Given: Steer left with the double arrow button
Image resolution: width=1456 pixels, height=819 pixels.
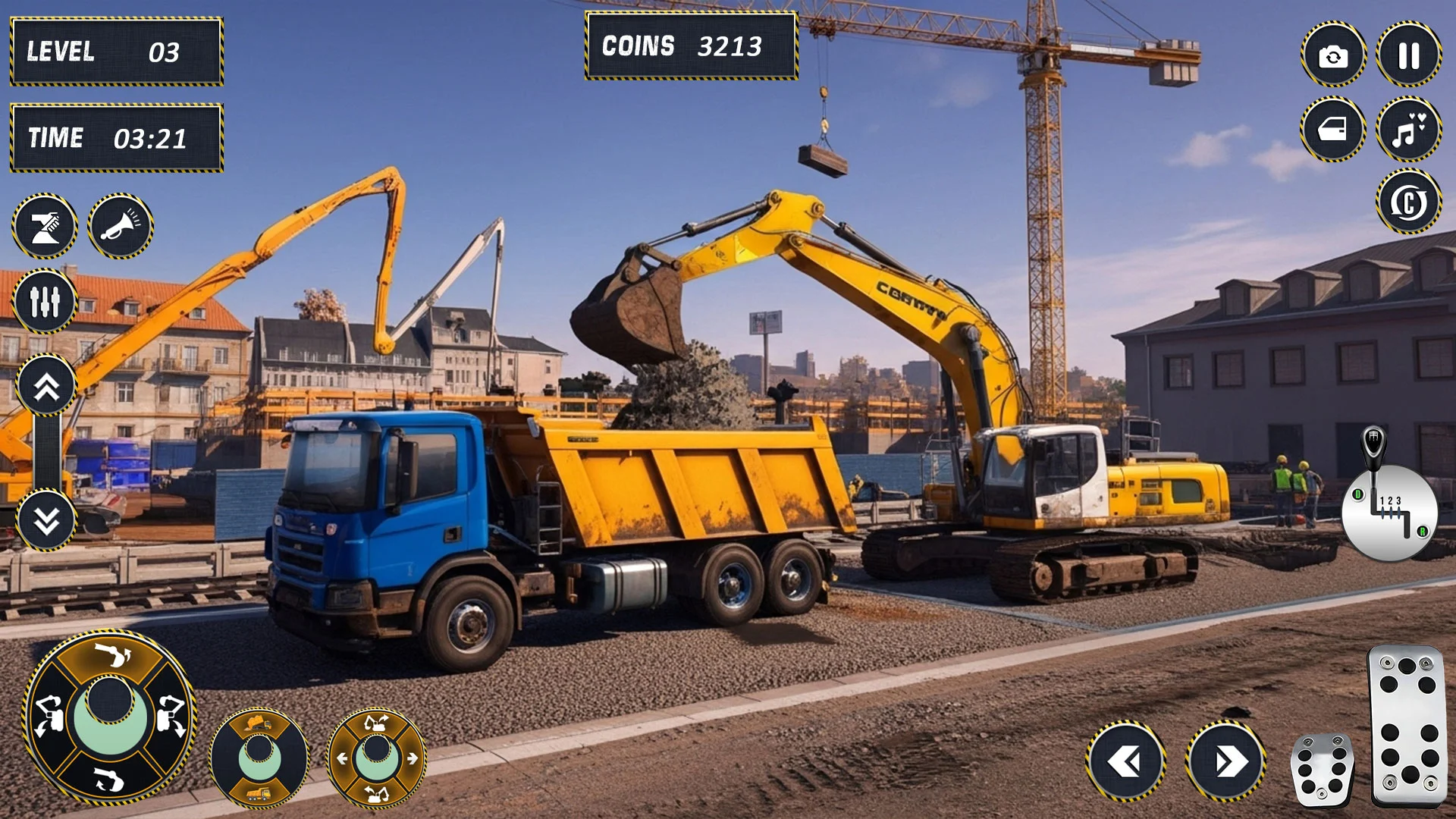Looking at the screenshot, I should click(x=1126, y=761).
